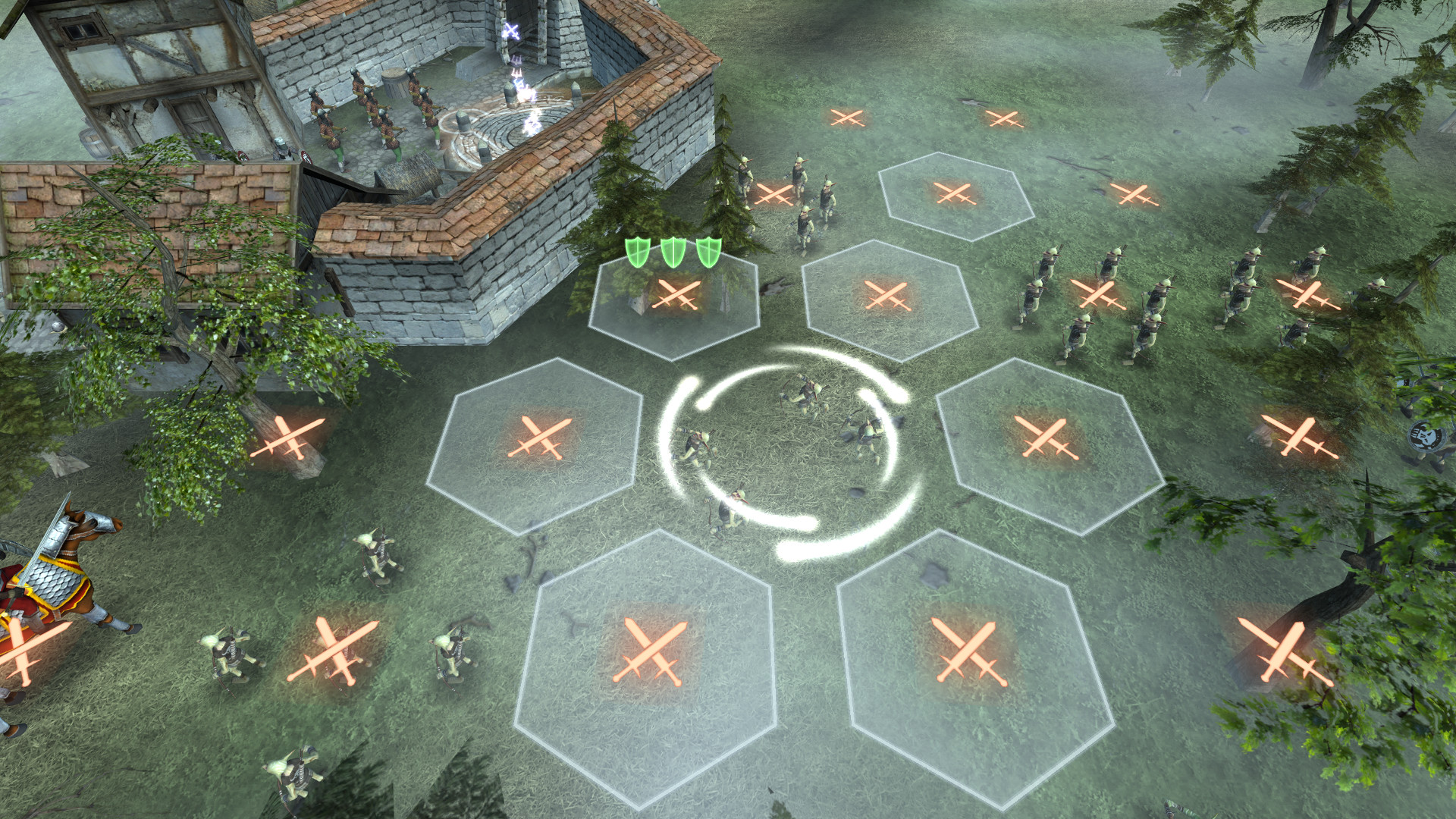Click the crossed swords on the shielded hex
This screenshot has height=819, width=1456.
(675, 296)
